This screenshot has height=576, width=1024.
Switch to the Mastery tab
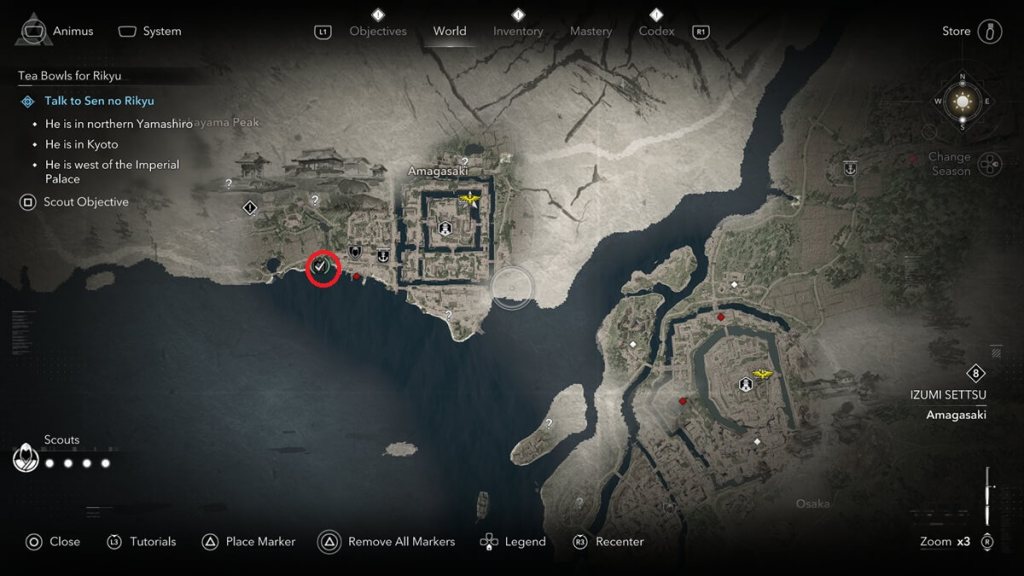(590, 31)
